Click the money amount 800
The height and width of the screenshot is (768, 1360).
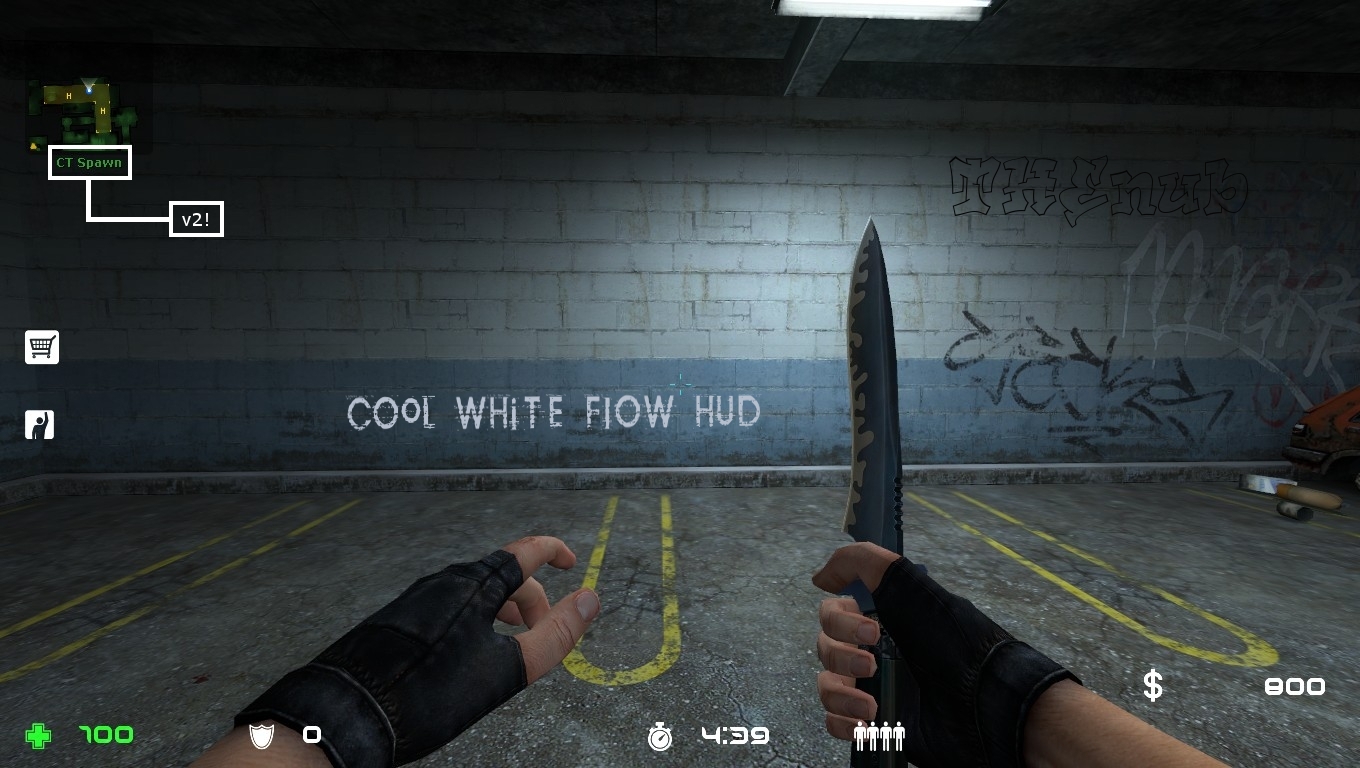point(1294,687)
